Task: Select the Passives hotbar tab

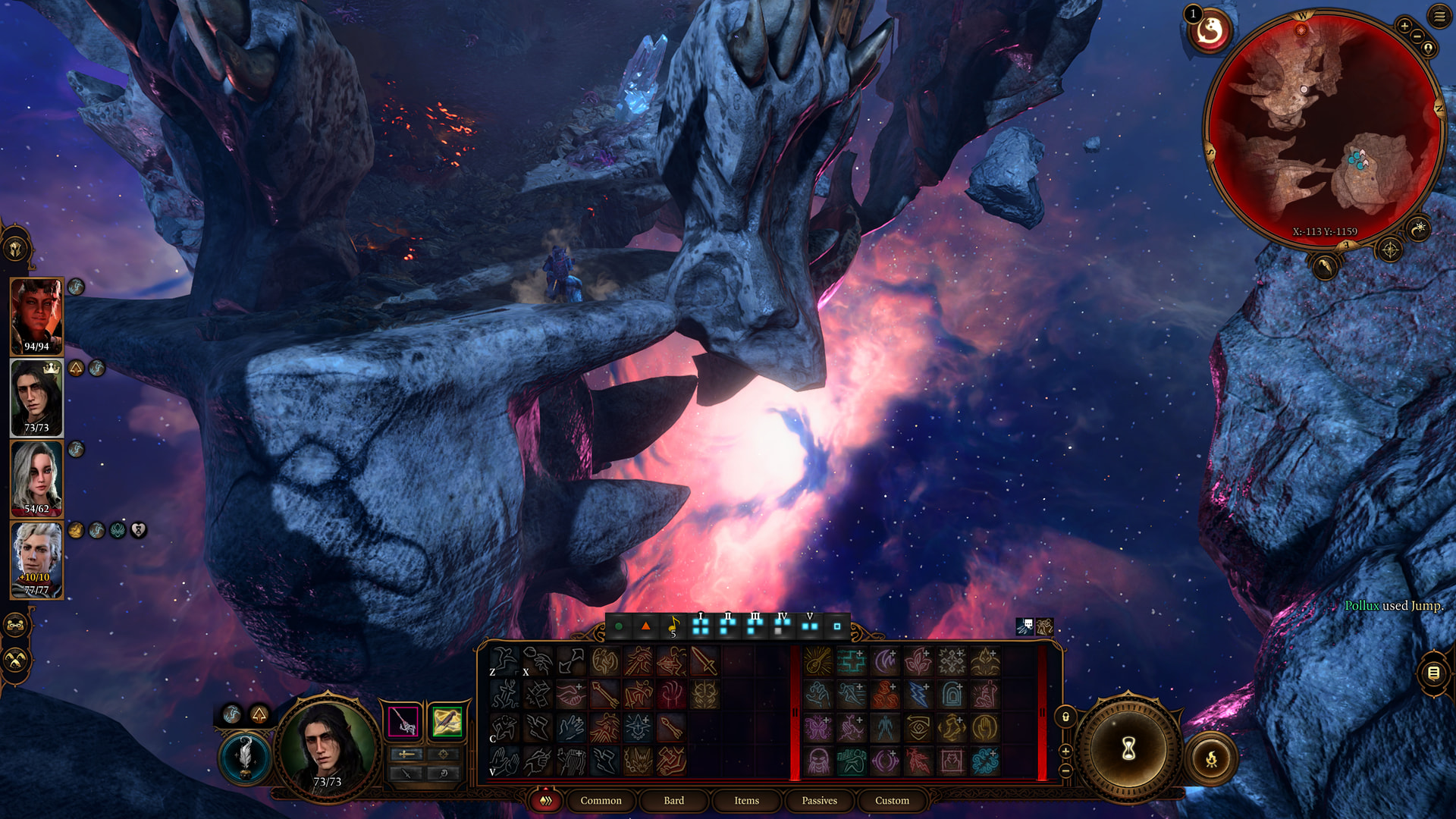Action: click(819, 800)
